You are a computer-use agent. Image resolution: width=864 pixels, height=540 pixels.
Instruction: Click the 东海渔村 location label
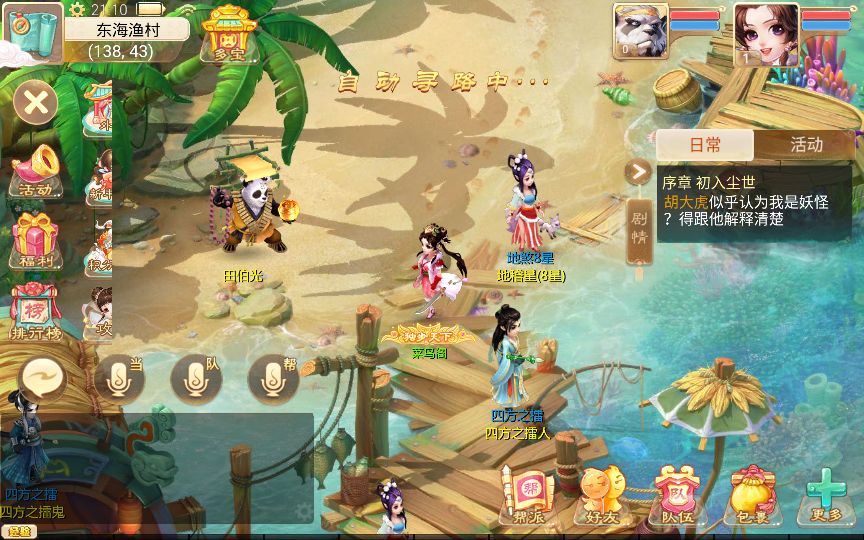pos(126,30)
